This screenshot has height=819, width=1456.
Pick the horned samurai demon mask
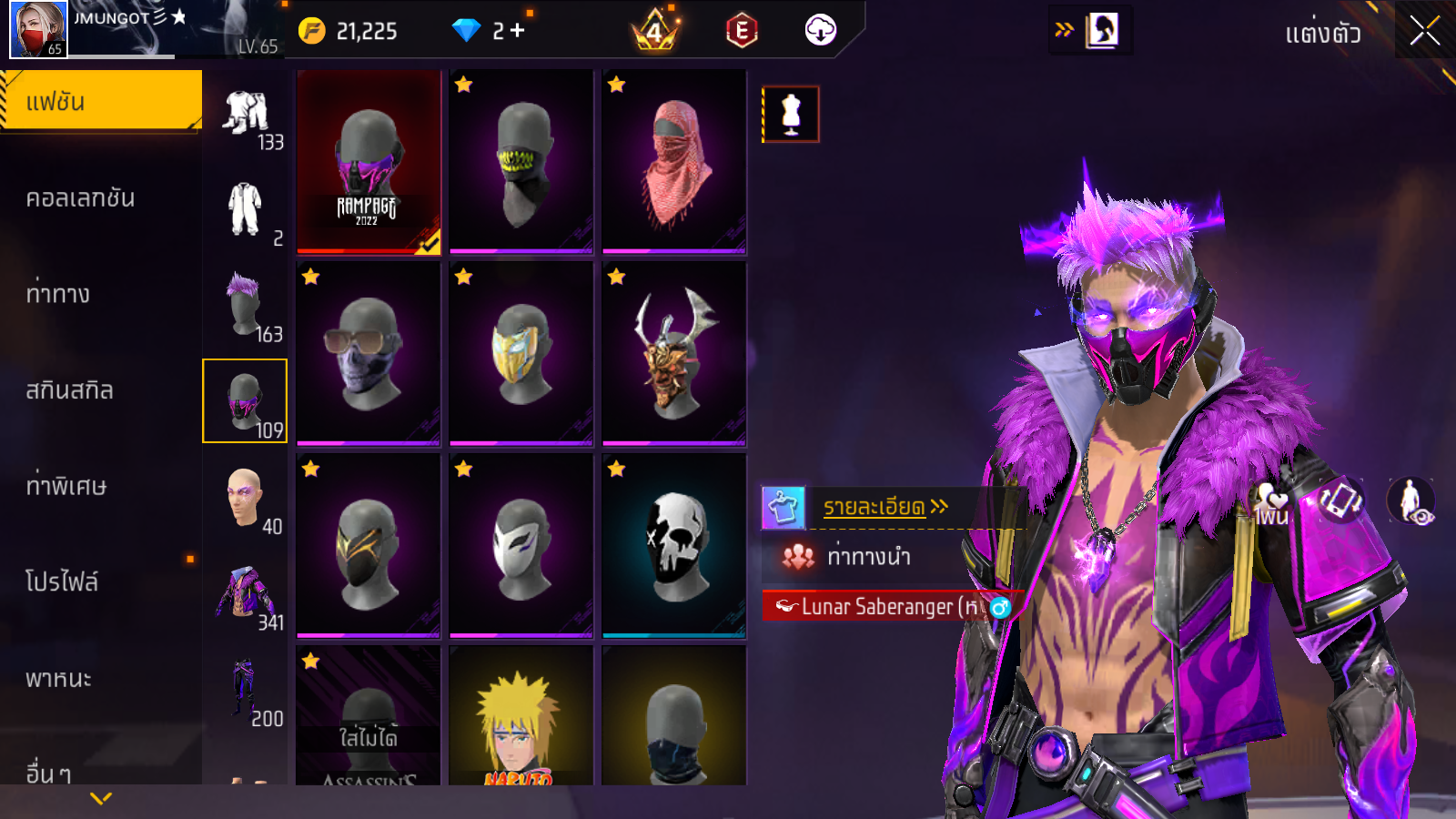pos(674,354)
